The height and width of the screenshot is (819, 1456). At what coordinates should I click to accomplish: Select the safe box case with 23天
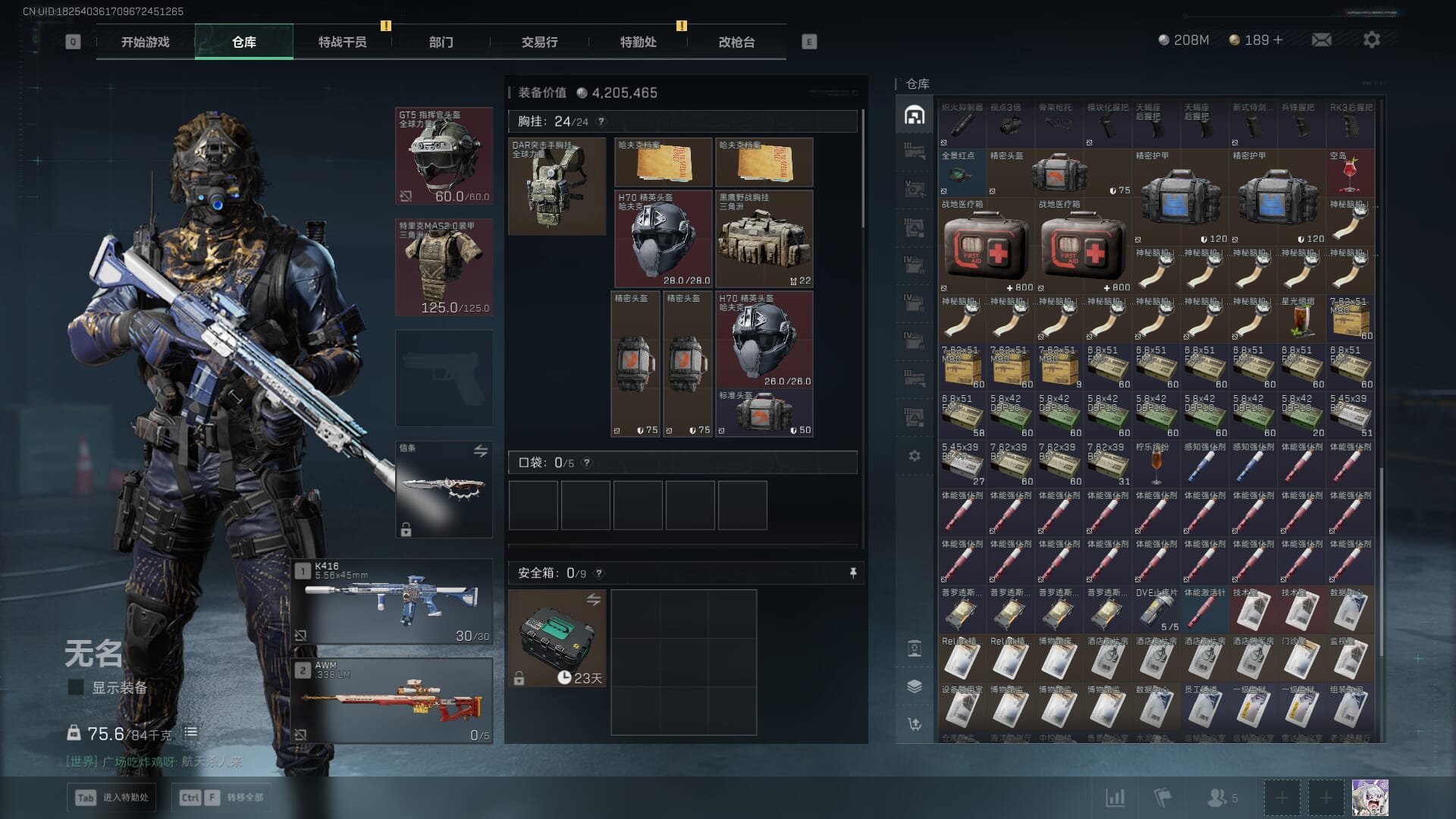(x=557, y=639)
